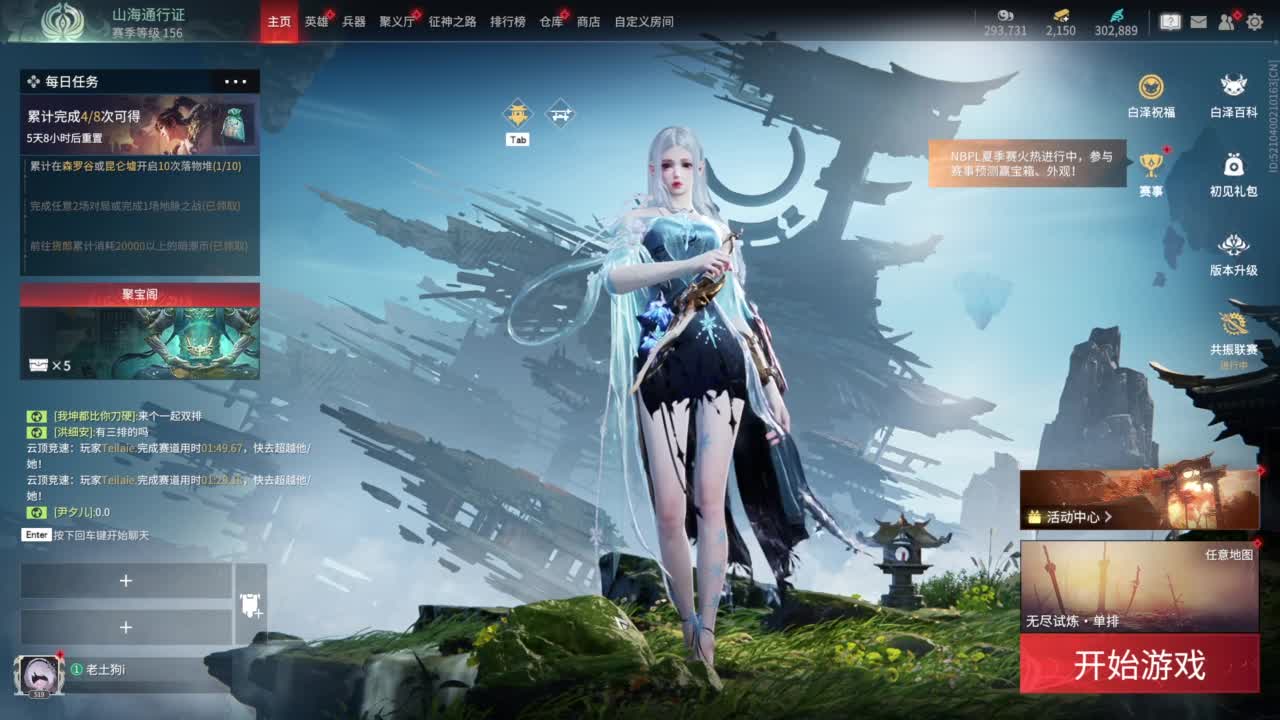Claim the 初见礼包 gift pack
Viewport: 1280px width, 720px height.
click(1234, 173)
